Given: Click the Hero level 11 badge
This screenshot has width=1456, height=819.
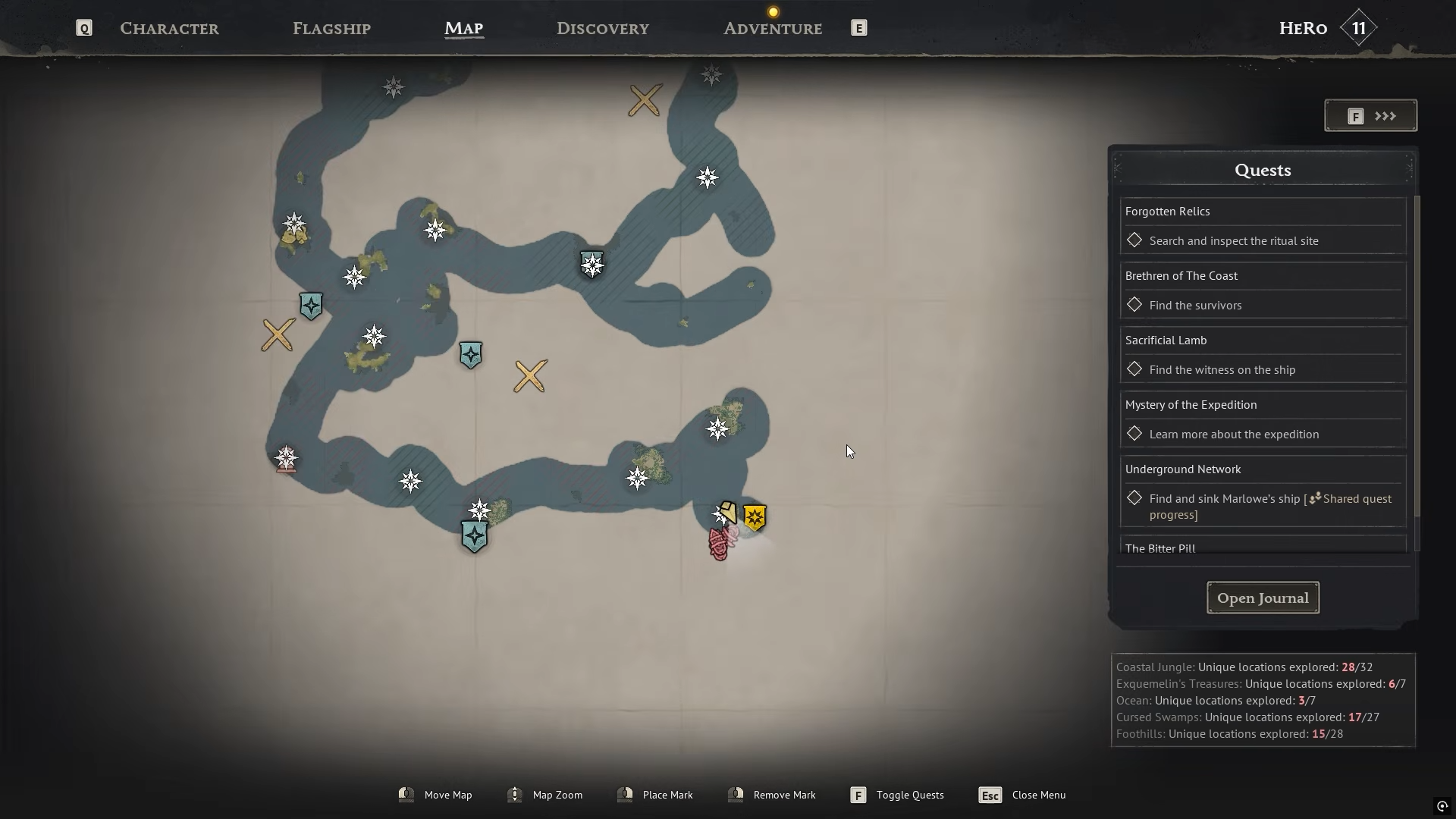Looking at the screenshot, I should point(1358,29).
